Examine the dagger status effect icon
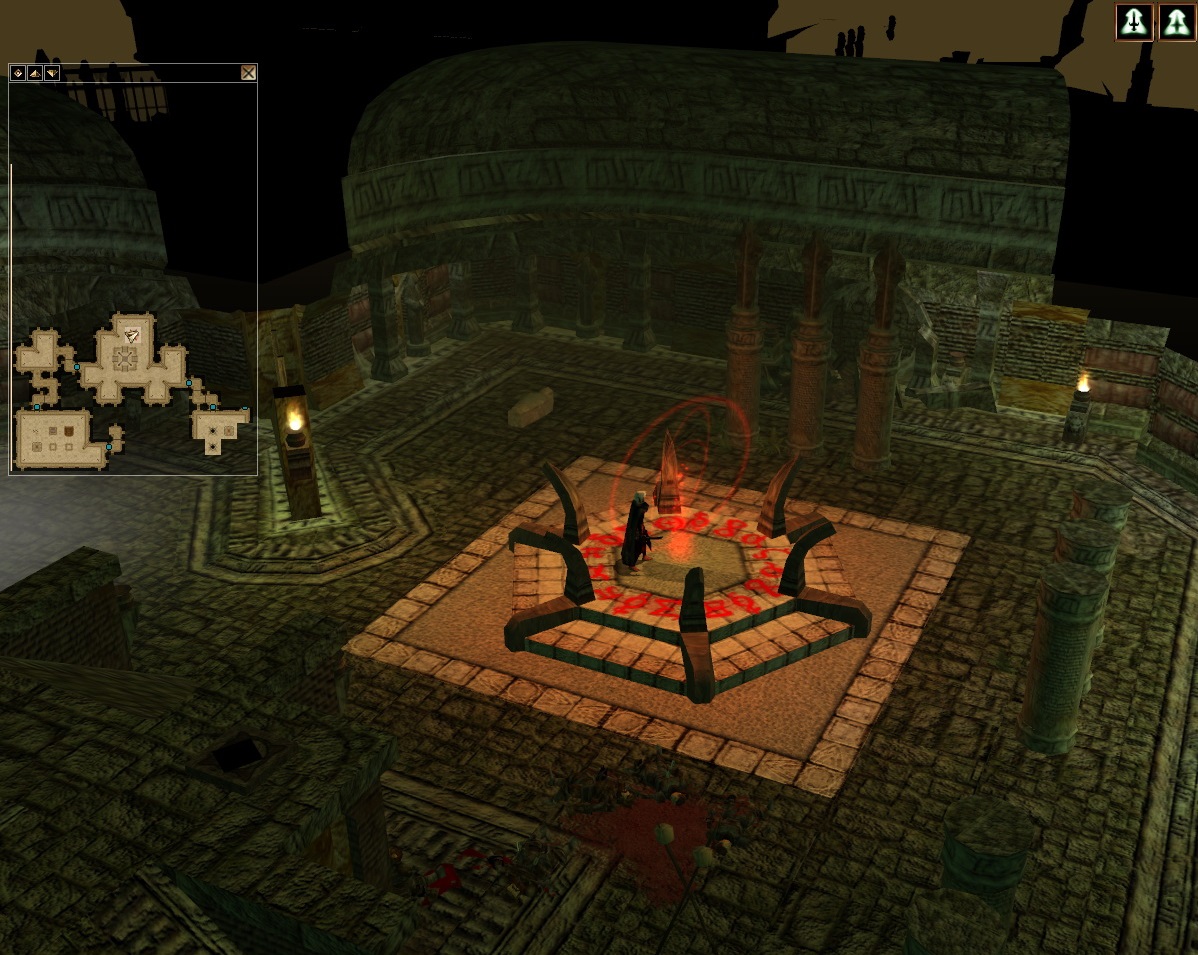 (x=1134, y=22)
